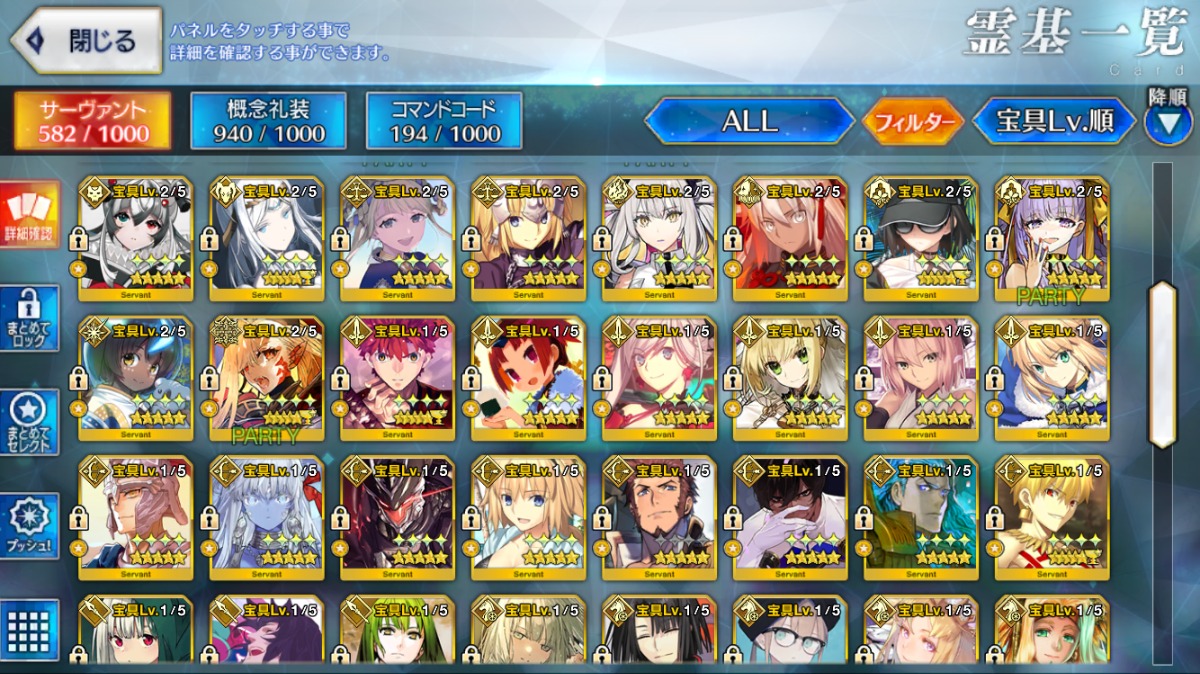Image resolution: width=1200 pixels, height=674 pixels.
Task: Activate the まとめてセレクト button
Action: tap(30, 423)
